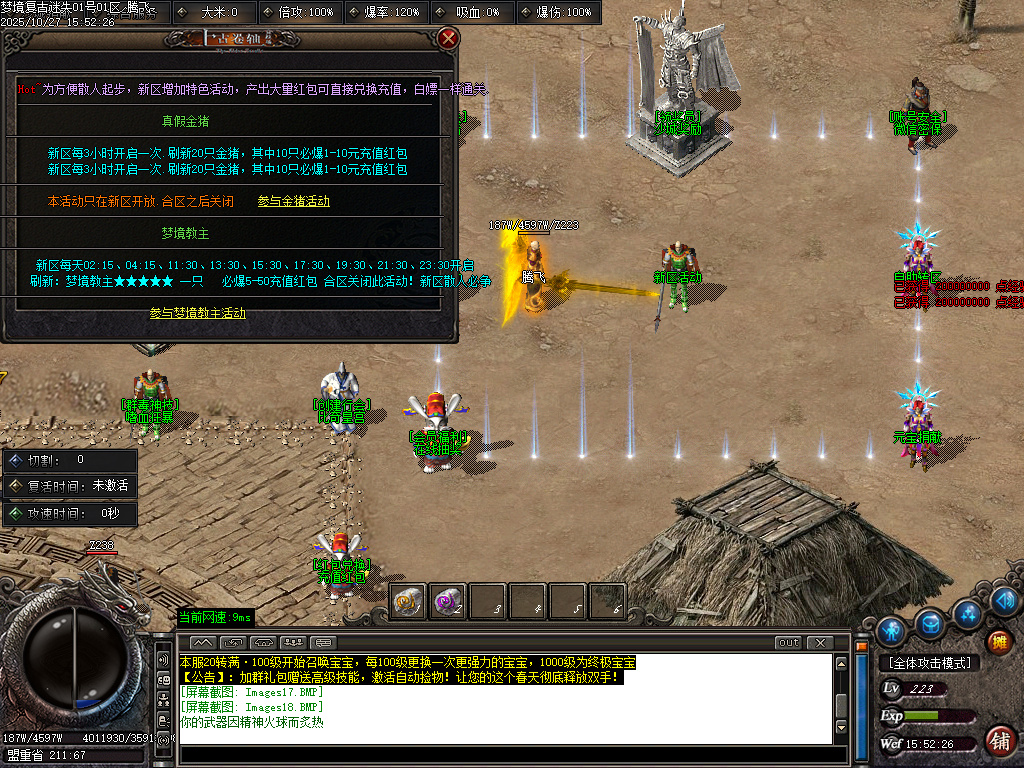Image resolution: width=1024 pixels, height=768 pixels.
Task: Select the orange scroll in hotbar slot 1
Action: 408,601
